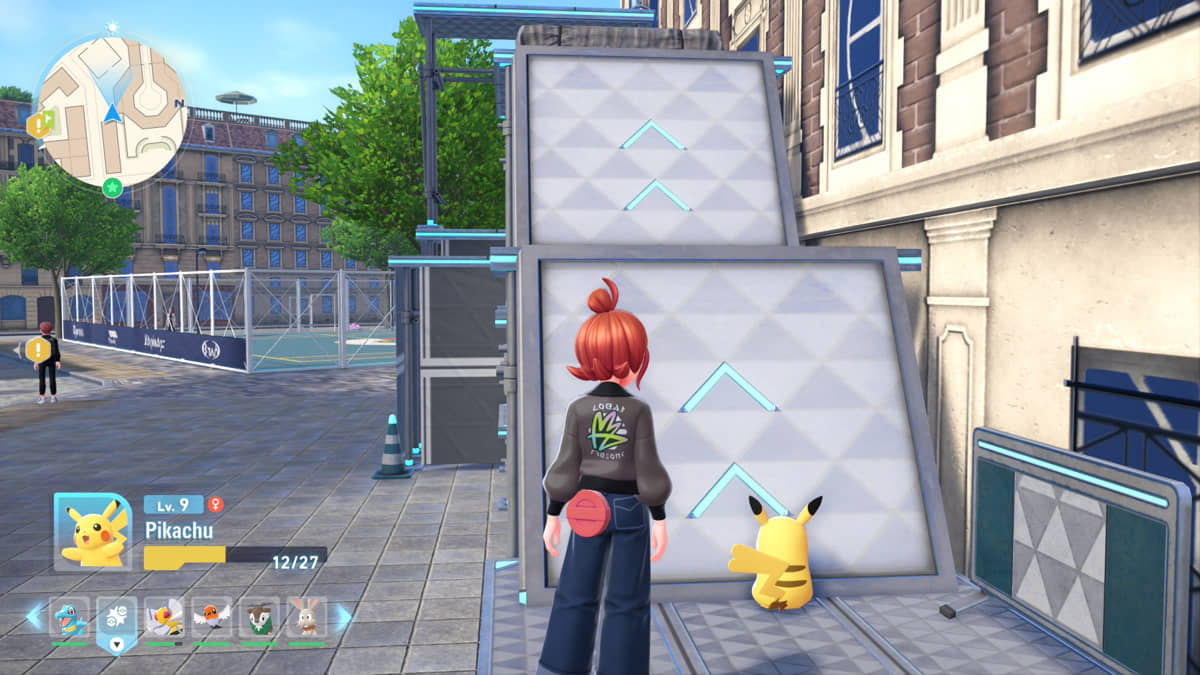Click the party bar's right arrow
This screenshot has height=675, width=1200.
pos(342,617)
